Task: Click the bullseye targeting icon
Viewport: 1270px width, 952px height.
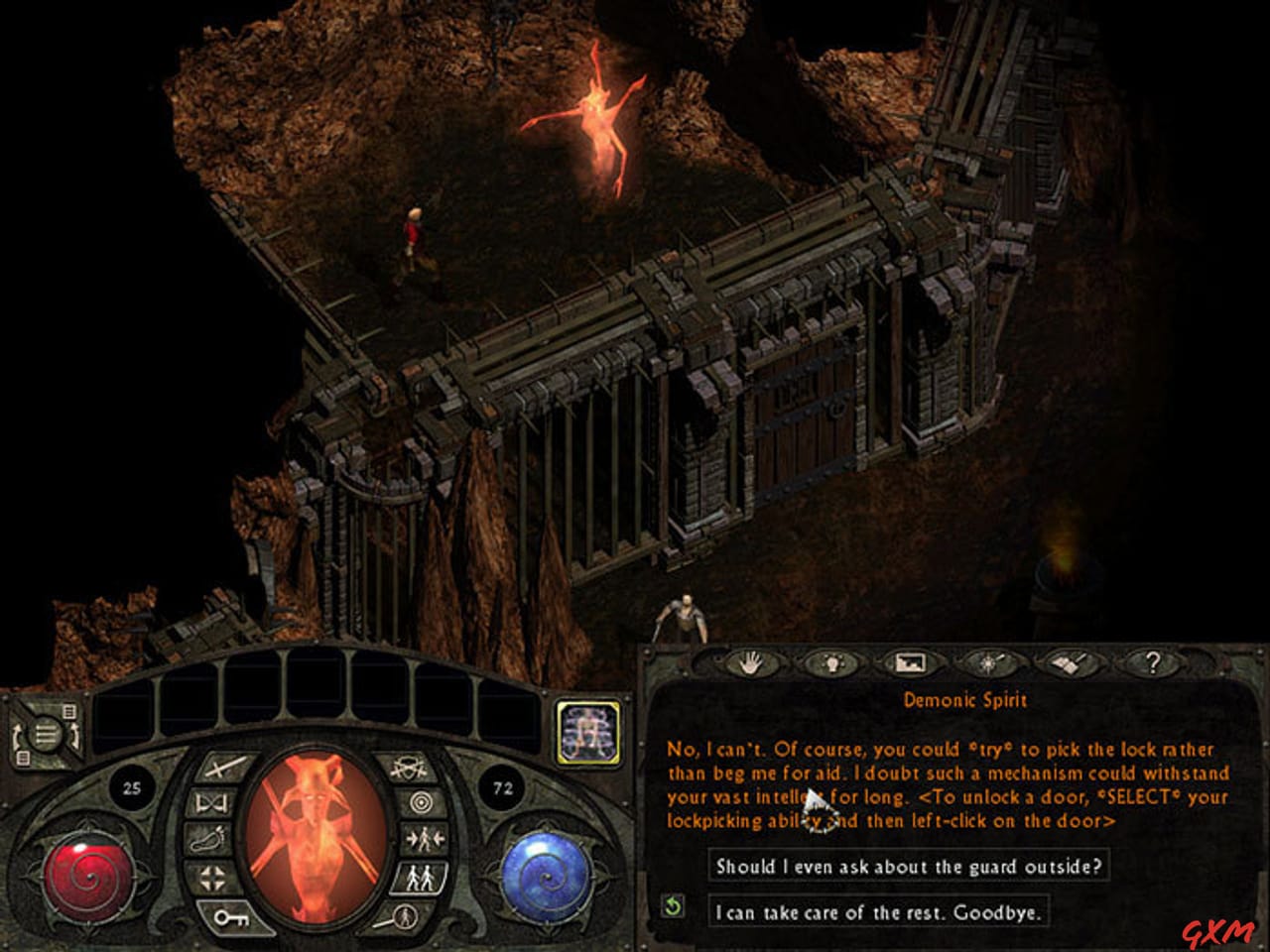Action: tap(423, 801)
